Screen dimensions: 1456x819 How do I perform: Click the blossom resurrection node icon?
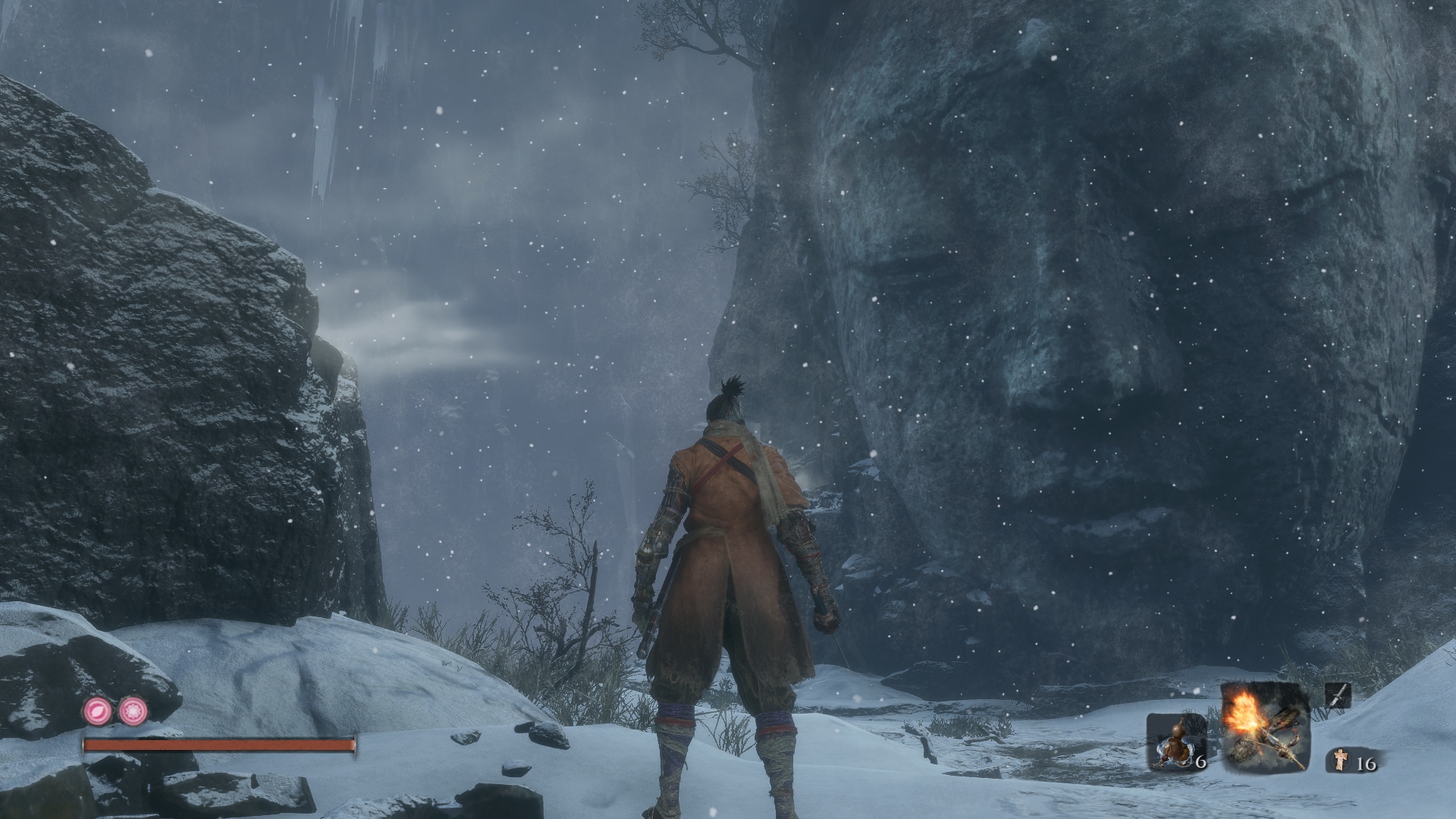tap(133, 711)
